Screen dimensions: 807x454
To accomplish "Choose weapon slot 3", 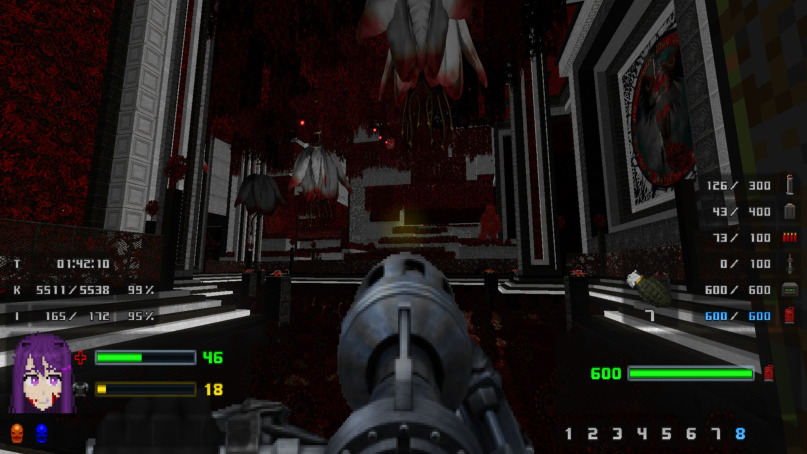I will coord(617,434).
